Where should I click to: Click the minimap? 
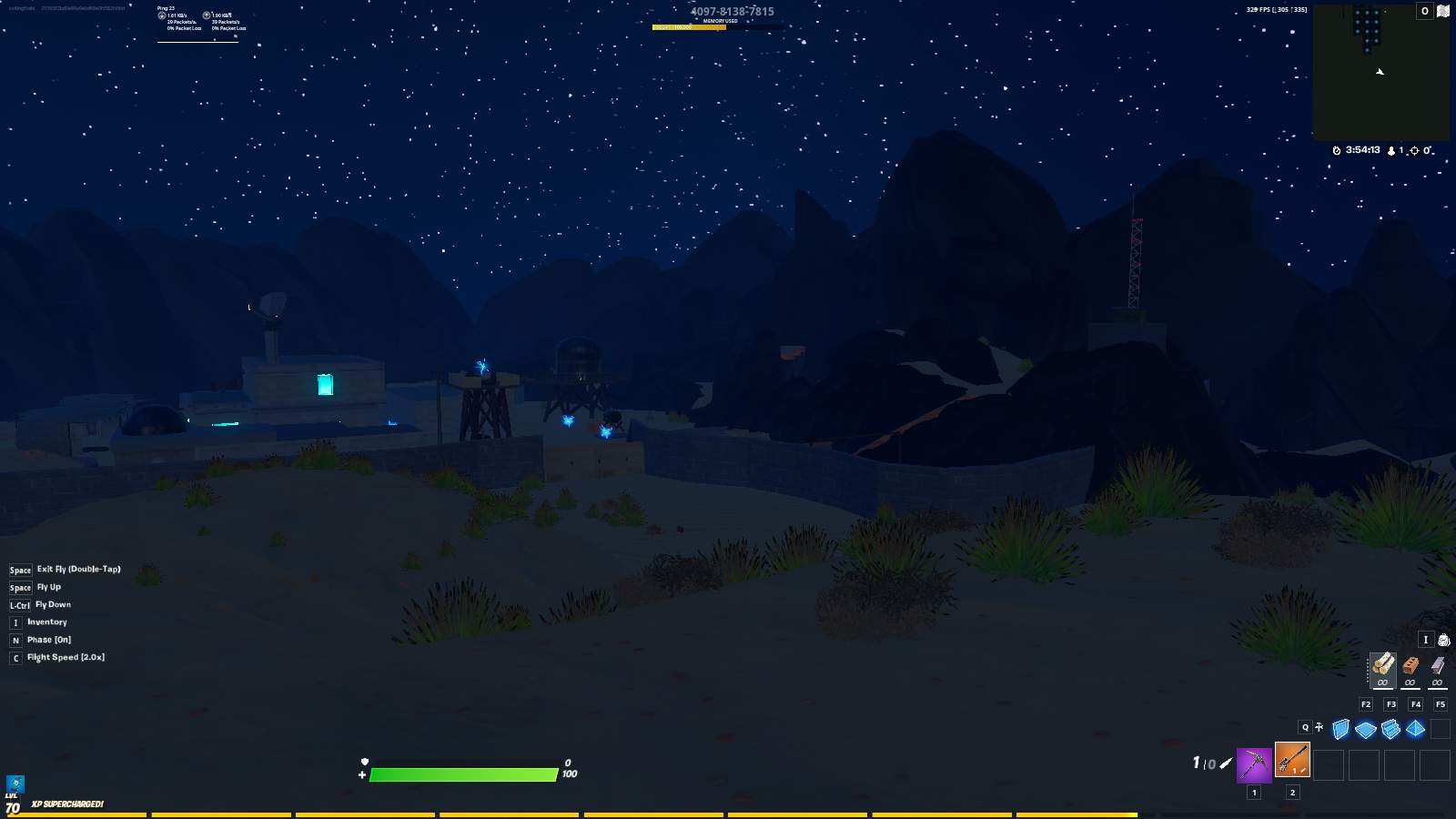1380,73
